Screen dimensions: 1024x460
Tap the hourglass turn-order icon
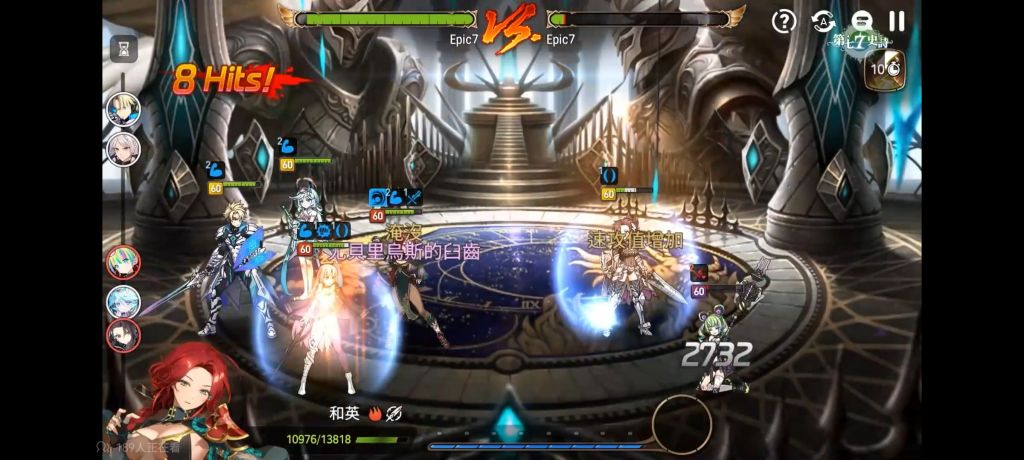(x=123, y=48)
